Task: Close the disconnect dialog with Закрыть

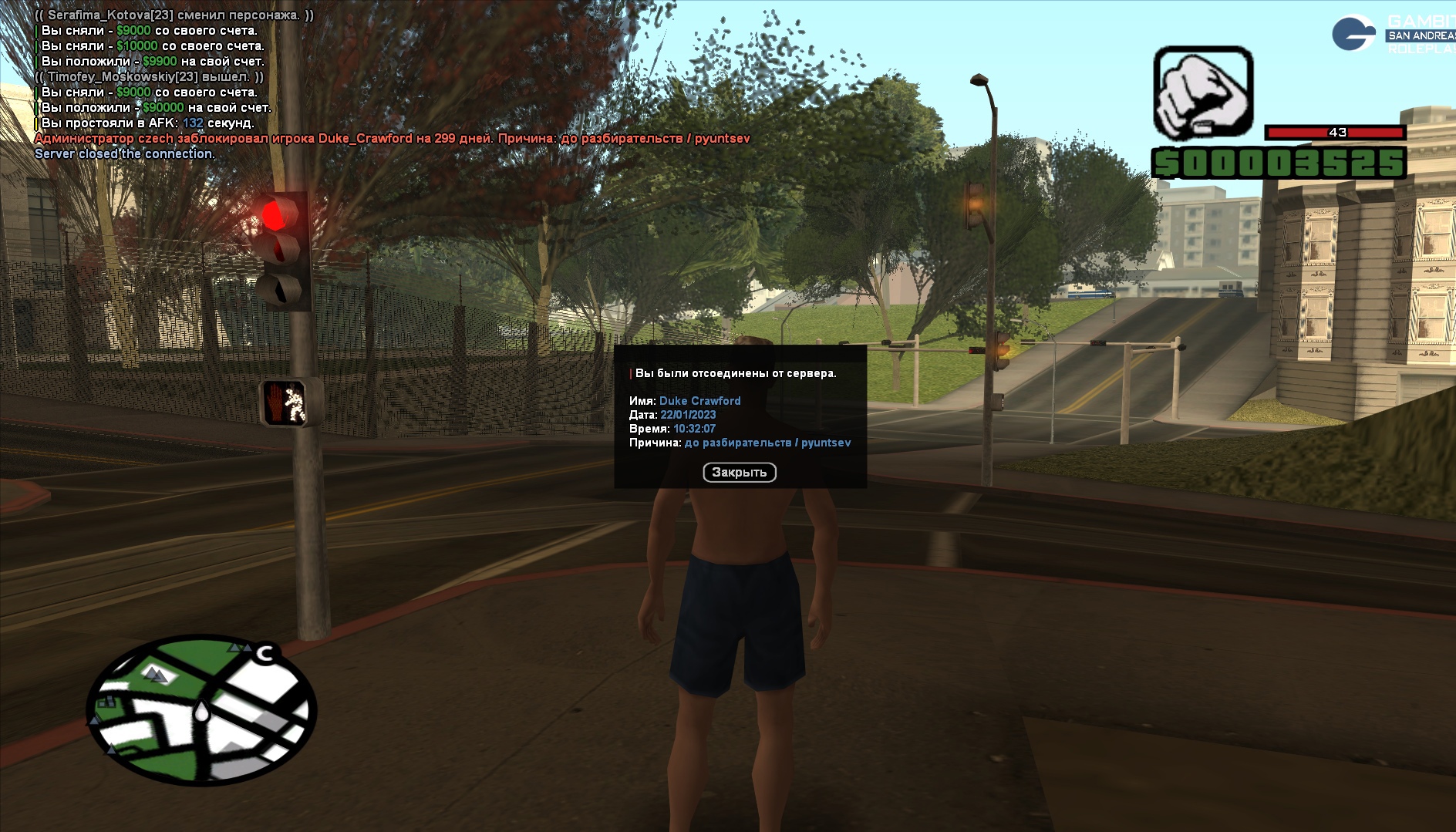Action: (739, 472)
